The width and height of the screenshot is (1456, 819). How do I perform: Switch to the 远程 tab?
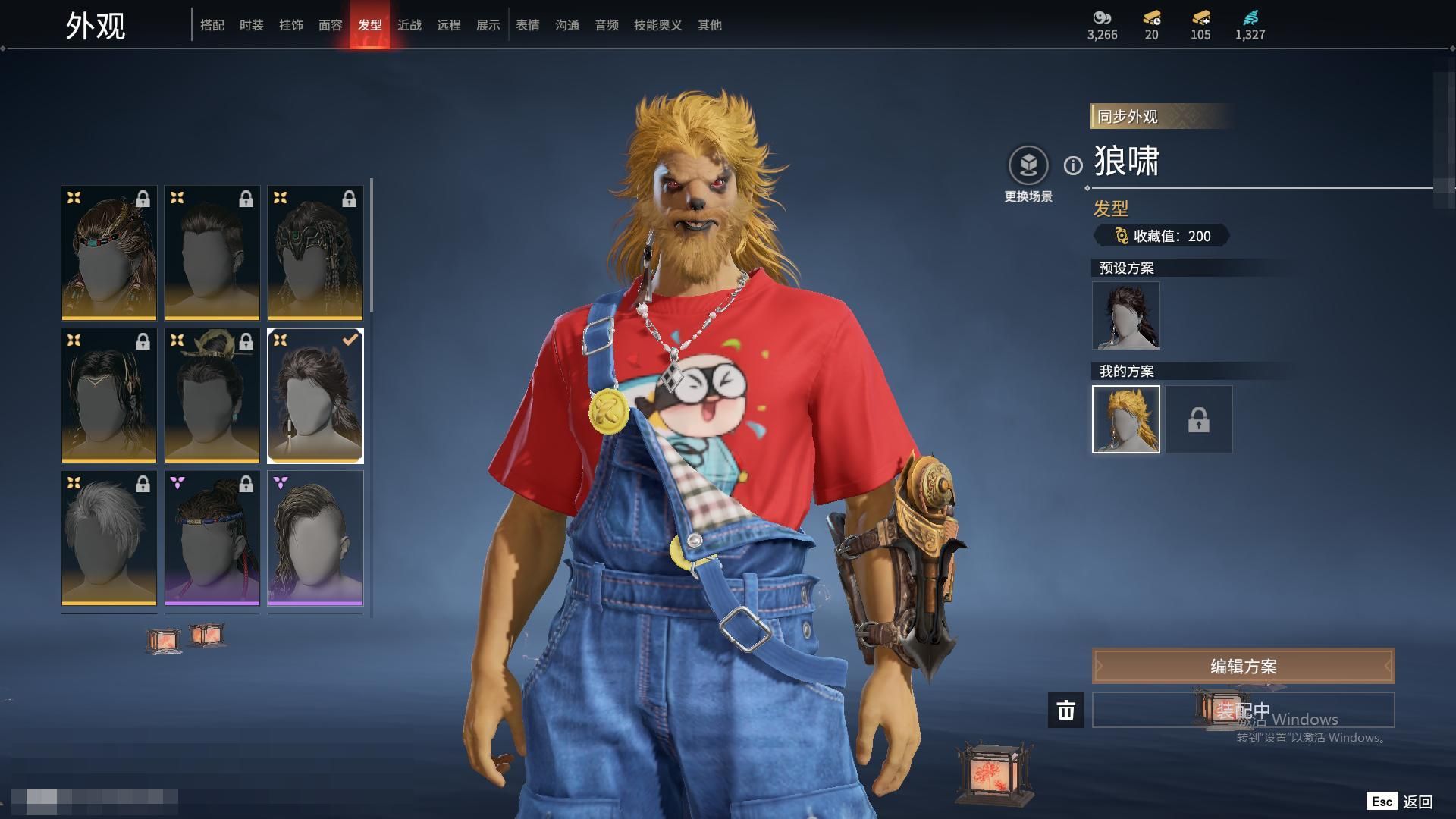point(449,25)
